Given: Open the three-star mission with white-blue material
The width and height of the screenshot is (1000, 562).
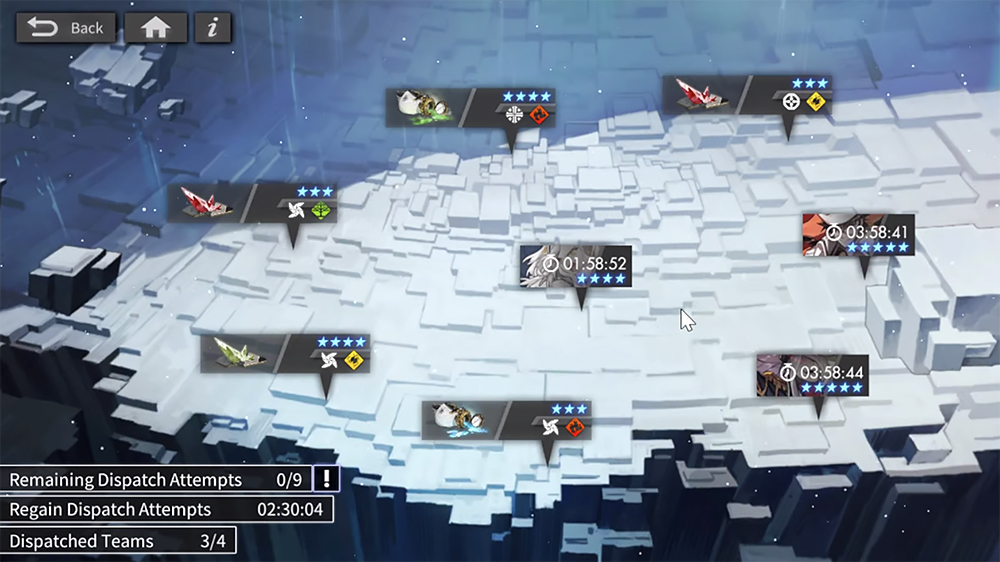Looking at the screenshot, I should click(506, 421).
